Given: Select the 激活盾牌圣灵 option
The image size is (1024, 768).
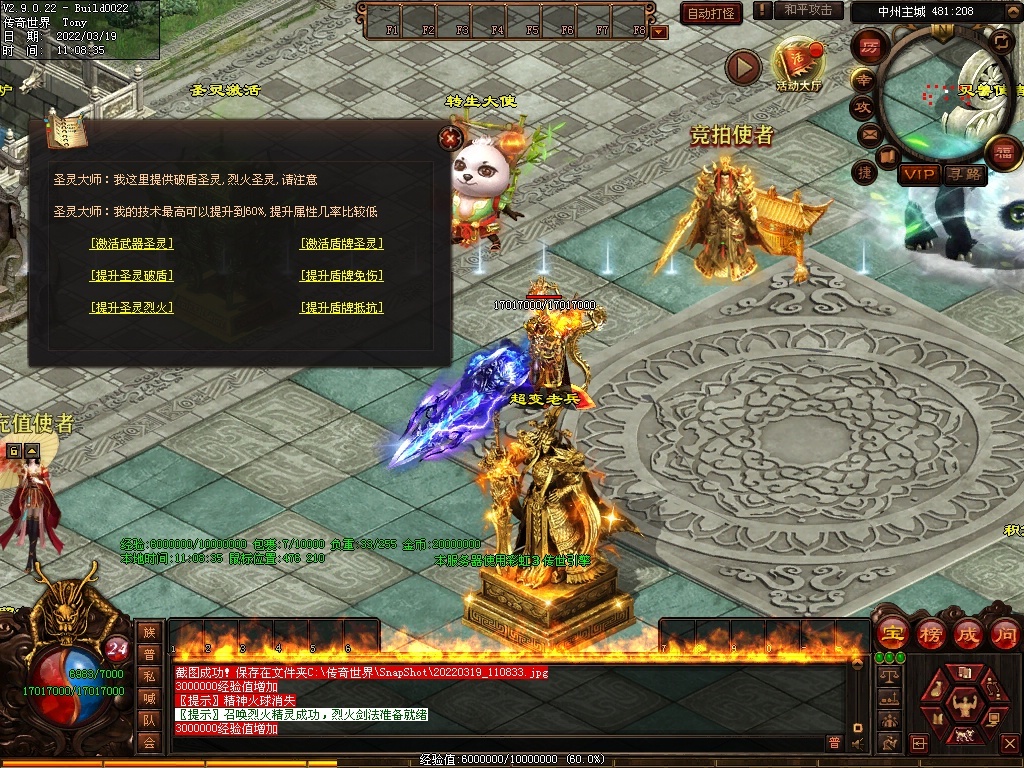Looking at the screenshot, I should (342, 243).
